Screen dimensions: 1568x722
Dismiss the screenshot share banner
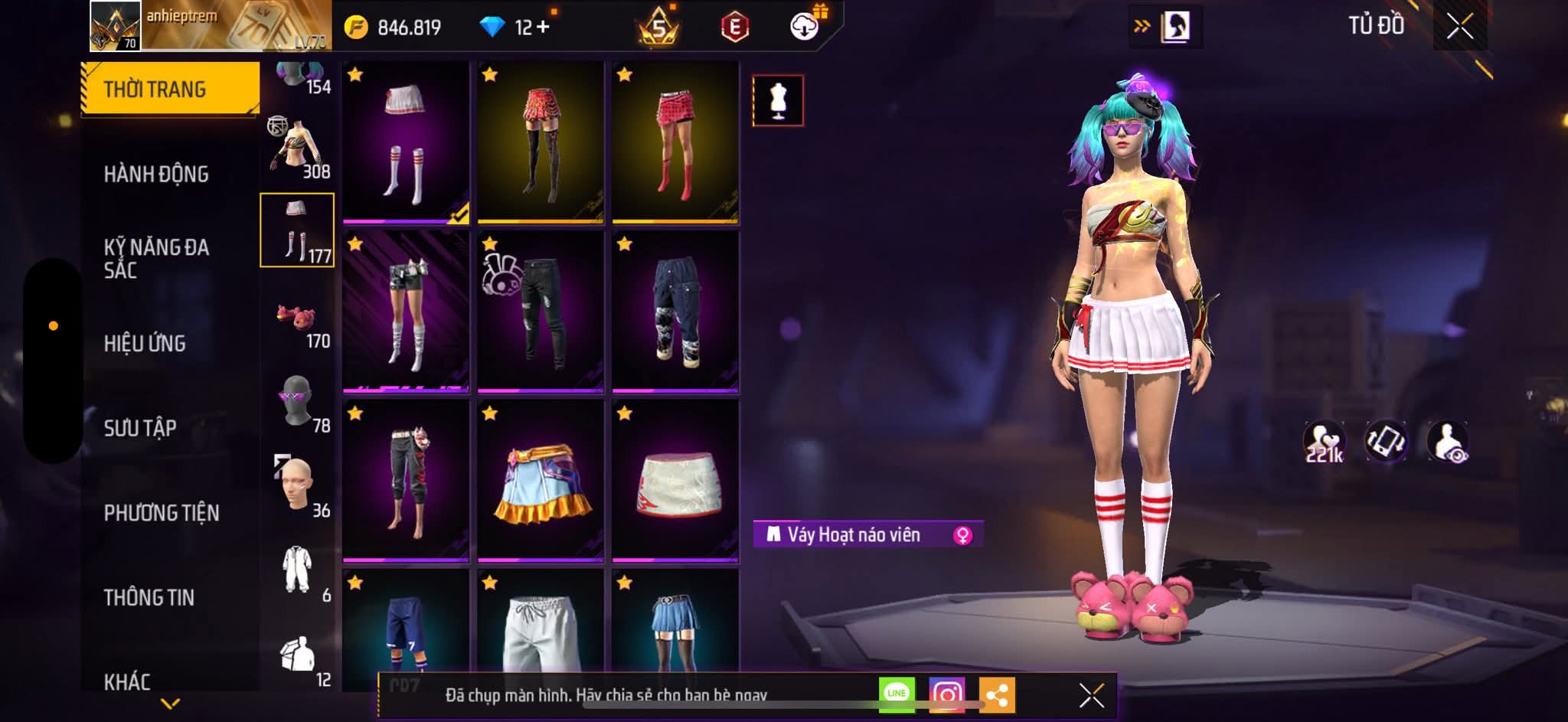point(1091,695)
